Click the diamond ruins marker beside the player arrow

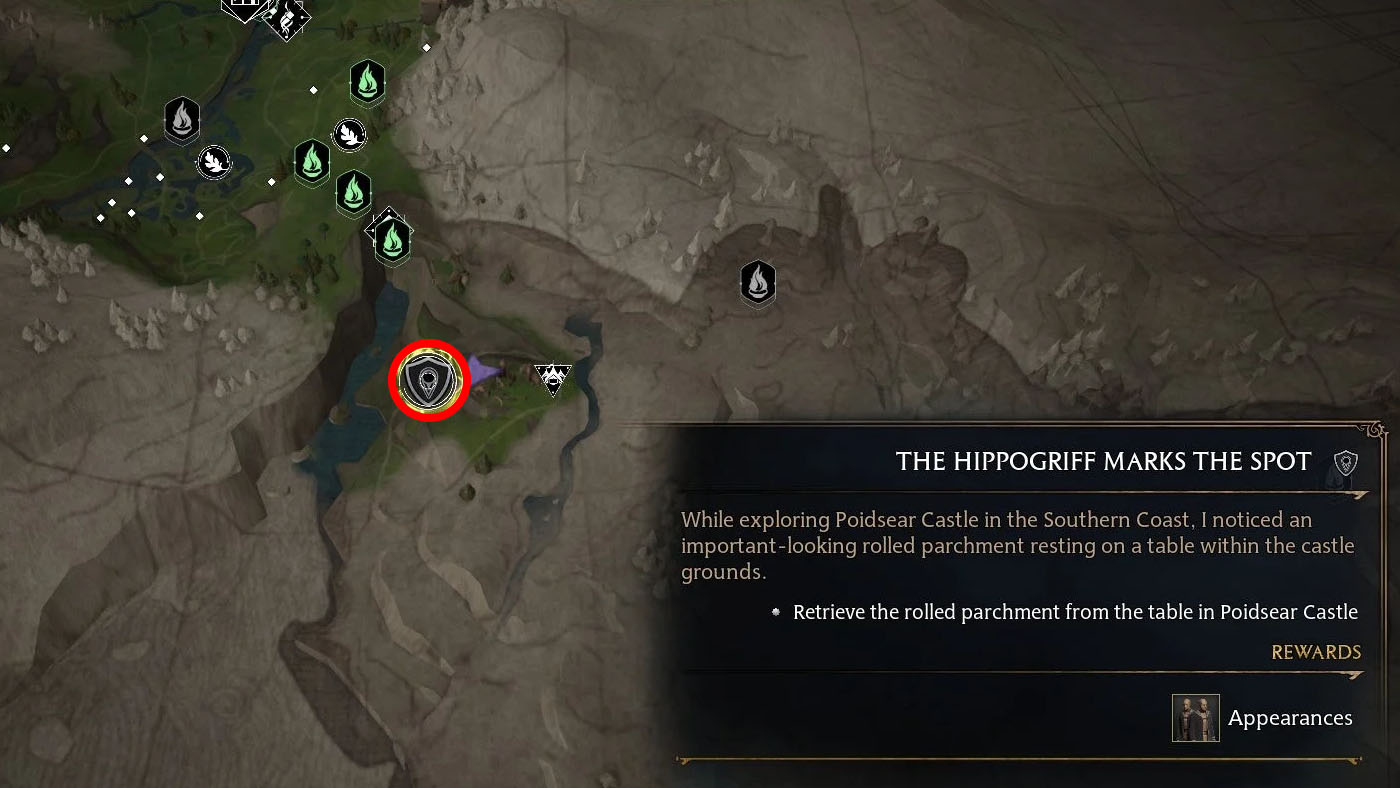click(x=553, y=378)
